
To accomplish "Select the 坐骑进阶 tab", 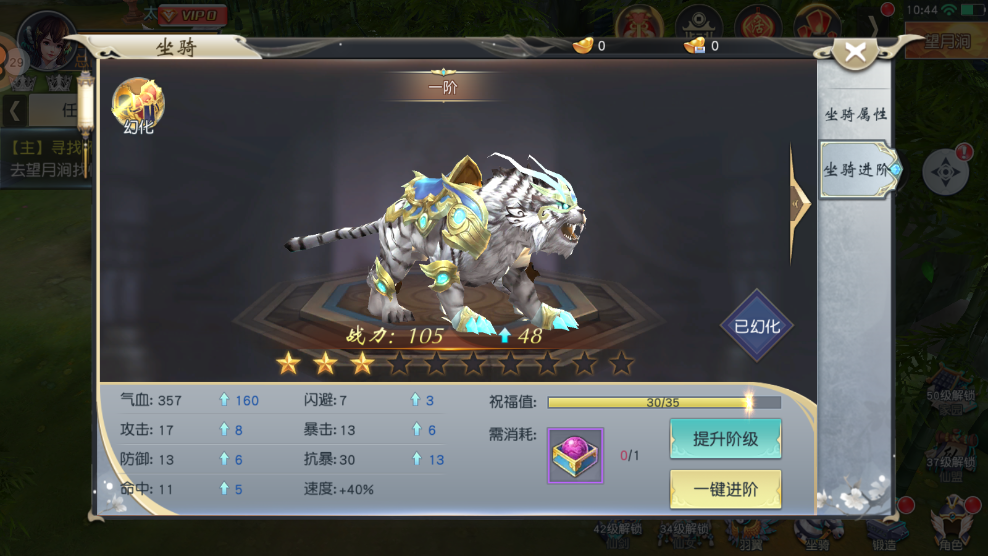I will pyautogui.click(x=856, y=170).
